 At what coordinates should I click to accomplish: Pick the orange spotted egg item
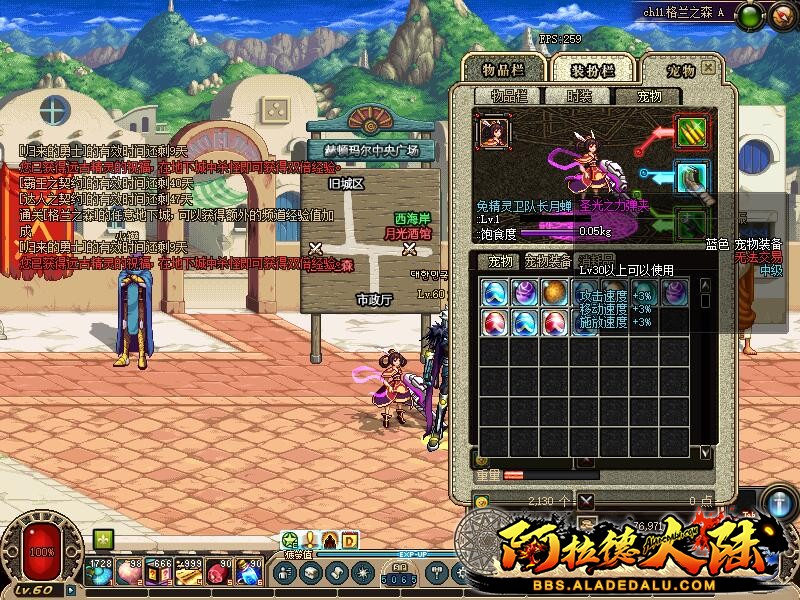555,293
